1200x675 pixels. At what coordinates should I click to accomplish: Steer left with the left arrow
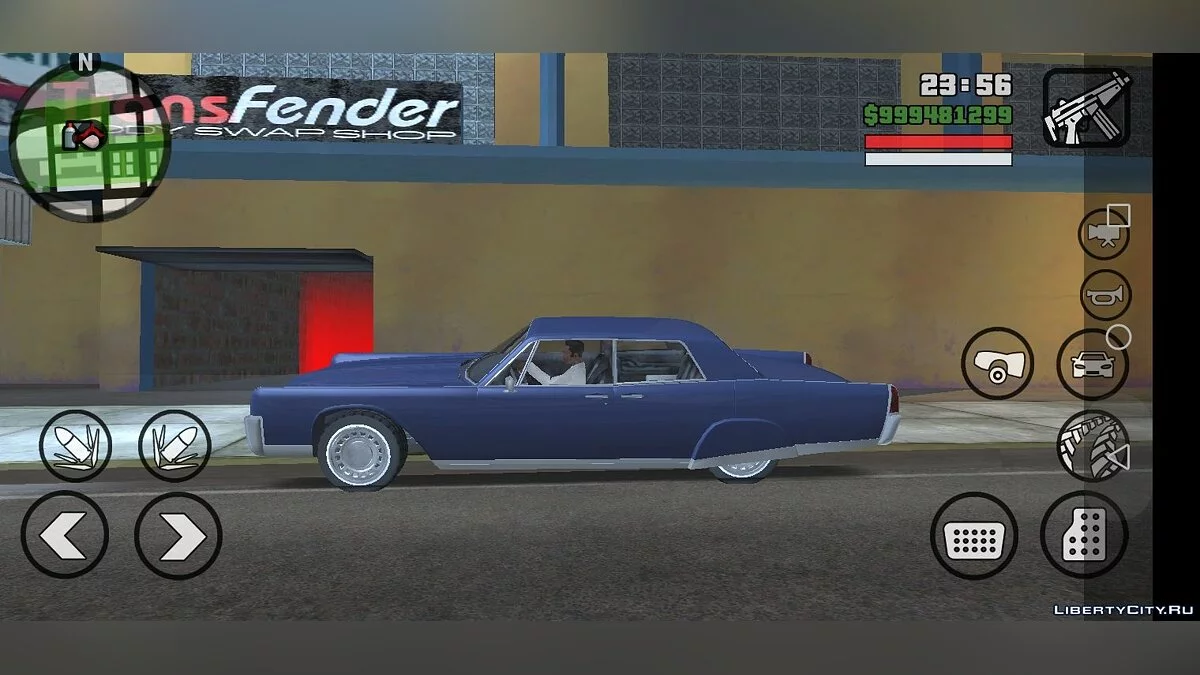click(x=65, y=536)
